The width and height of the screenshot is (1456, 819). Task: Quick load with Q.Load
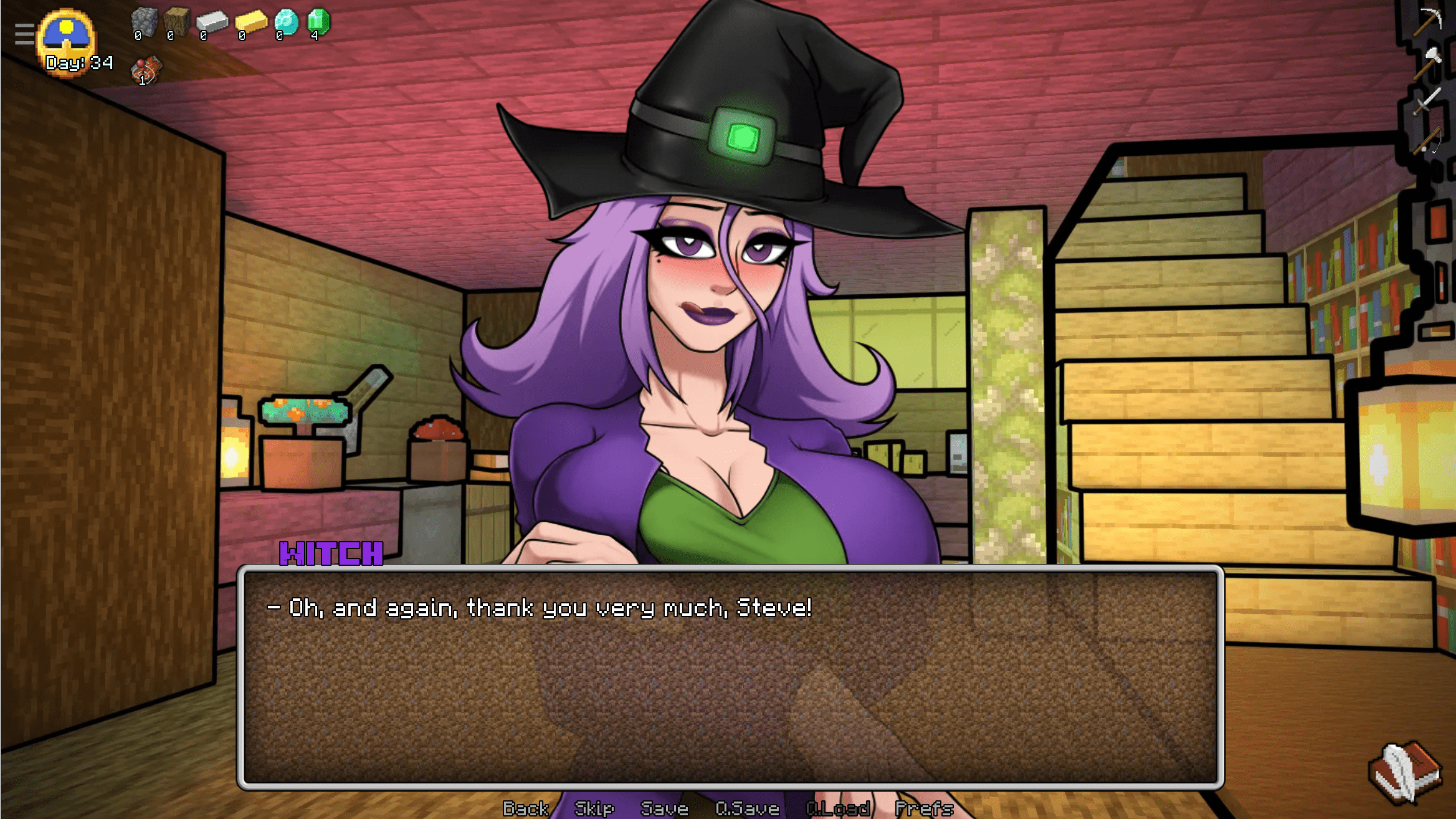pyautogui.click(x=838, y=808)
